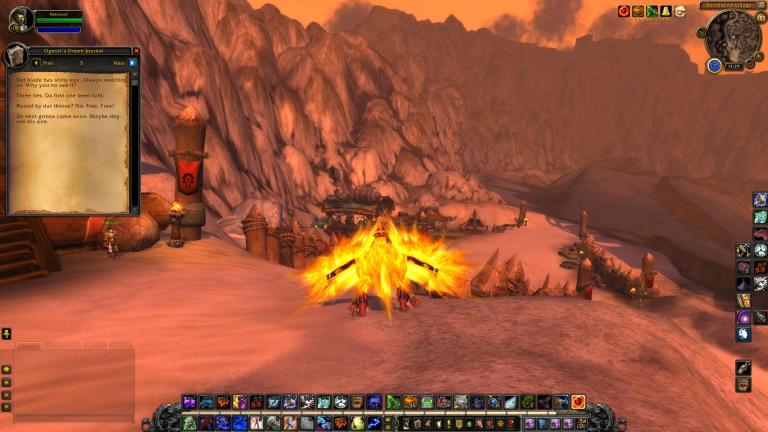
Task: Close Ogmot's Dream Journal window
Action: (136, 51)
